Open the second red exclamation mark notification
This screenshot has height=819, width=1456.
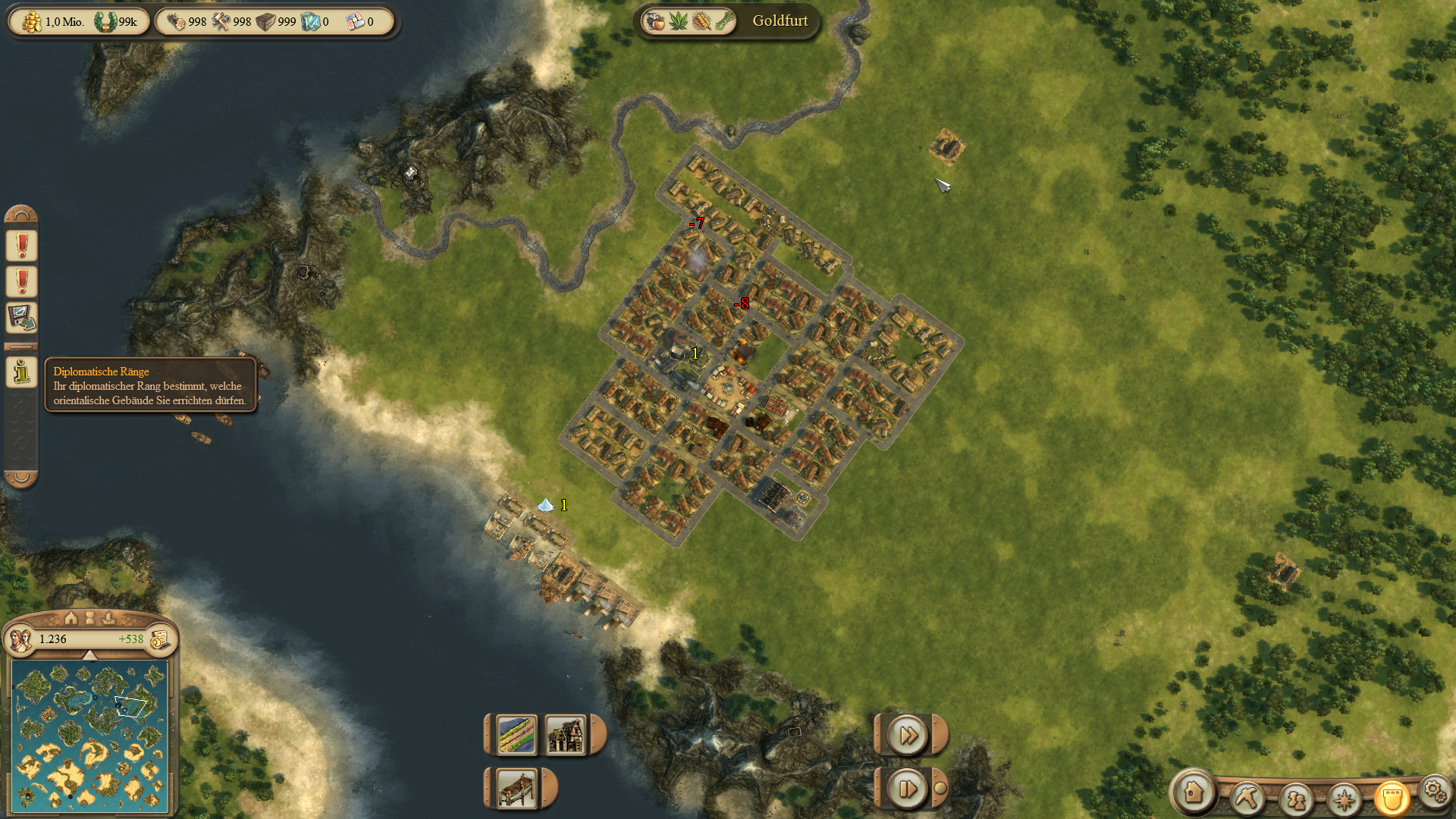22,281
